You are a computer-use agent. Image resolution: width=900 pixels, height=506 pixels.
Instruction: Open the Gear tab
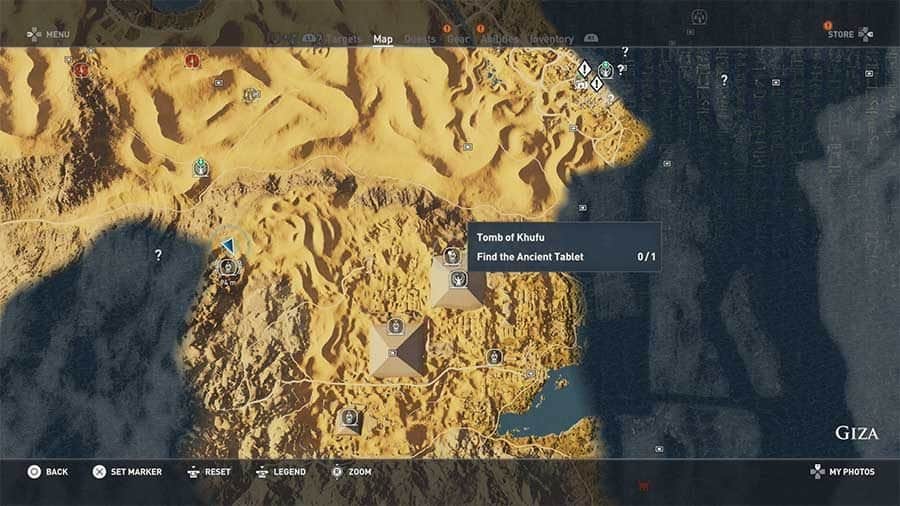(458, 40)
